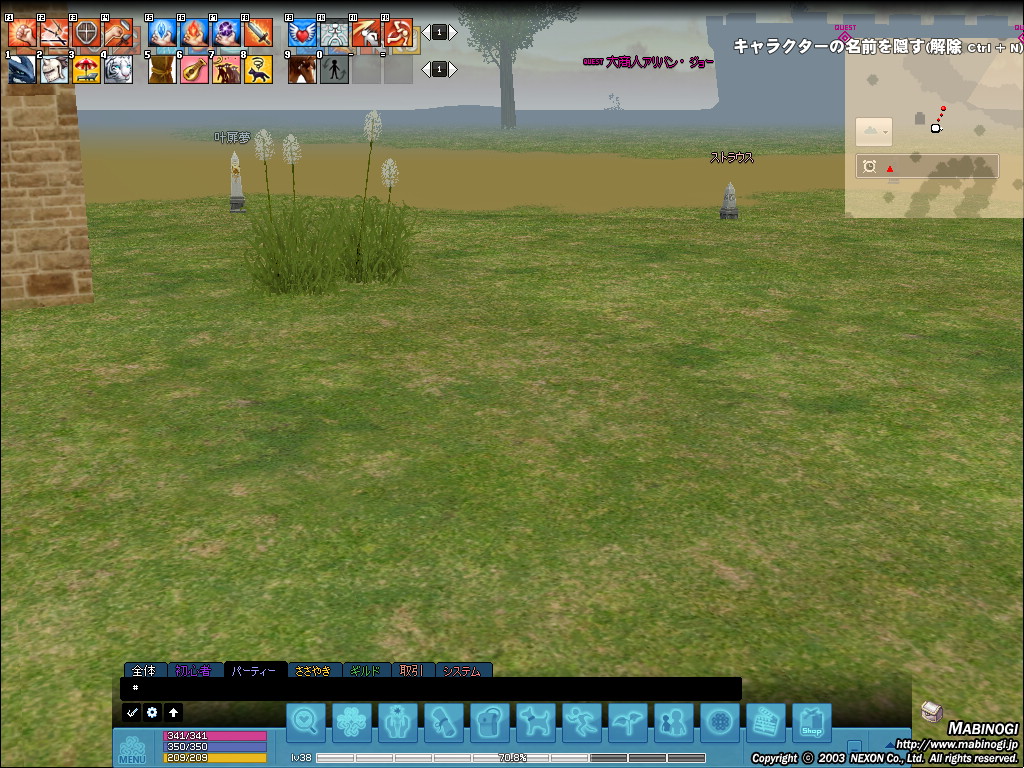Activate the winged heart skill
The image size is (1024, 768).
[301, 33]
